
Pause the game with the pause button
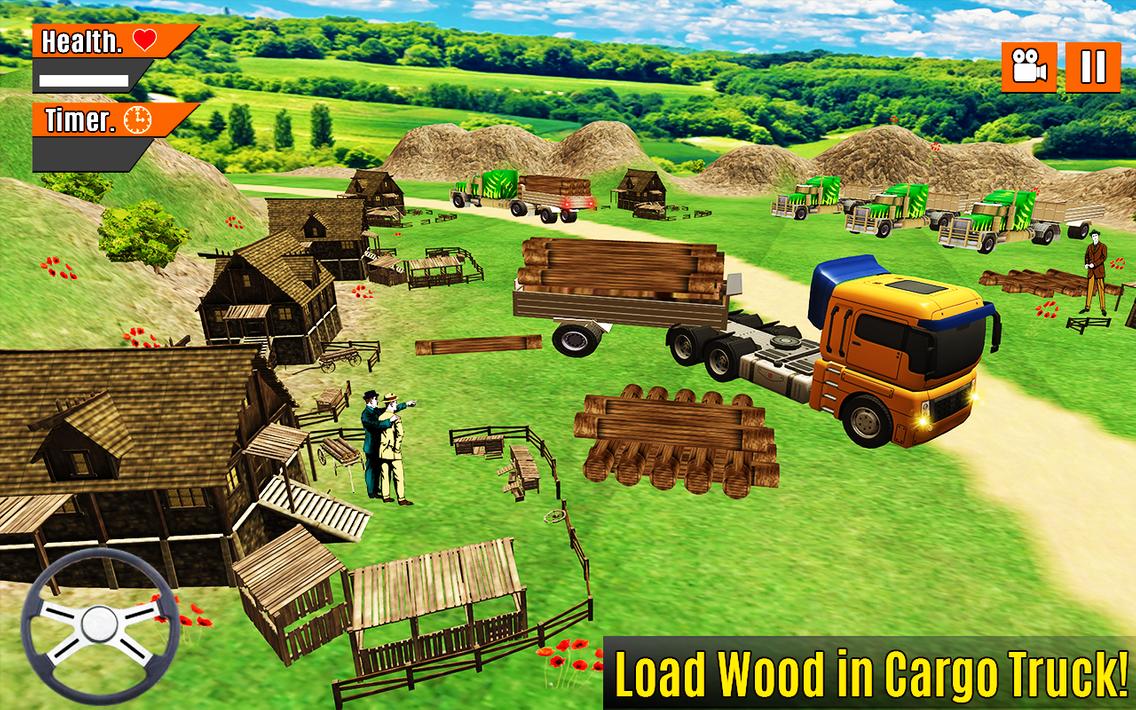click(1092, 68)
